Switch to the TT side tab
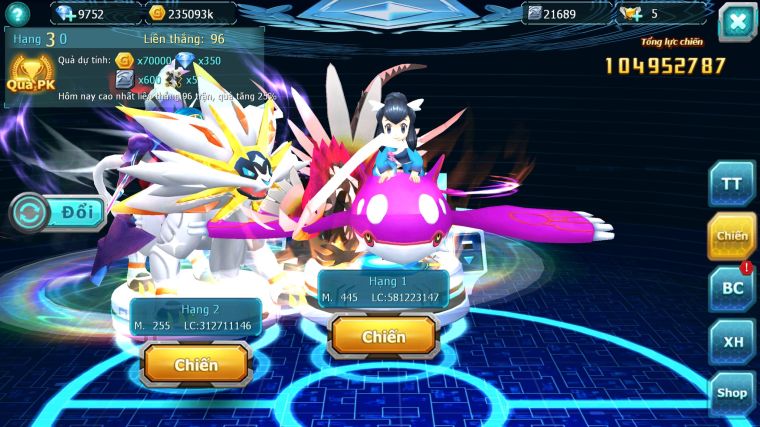The height and width of the screenshot is (427, 760). click(x=731, y=183)
